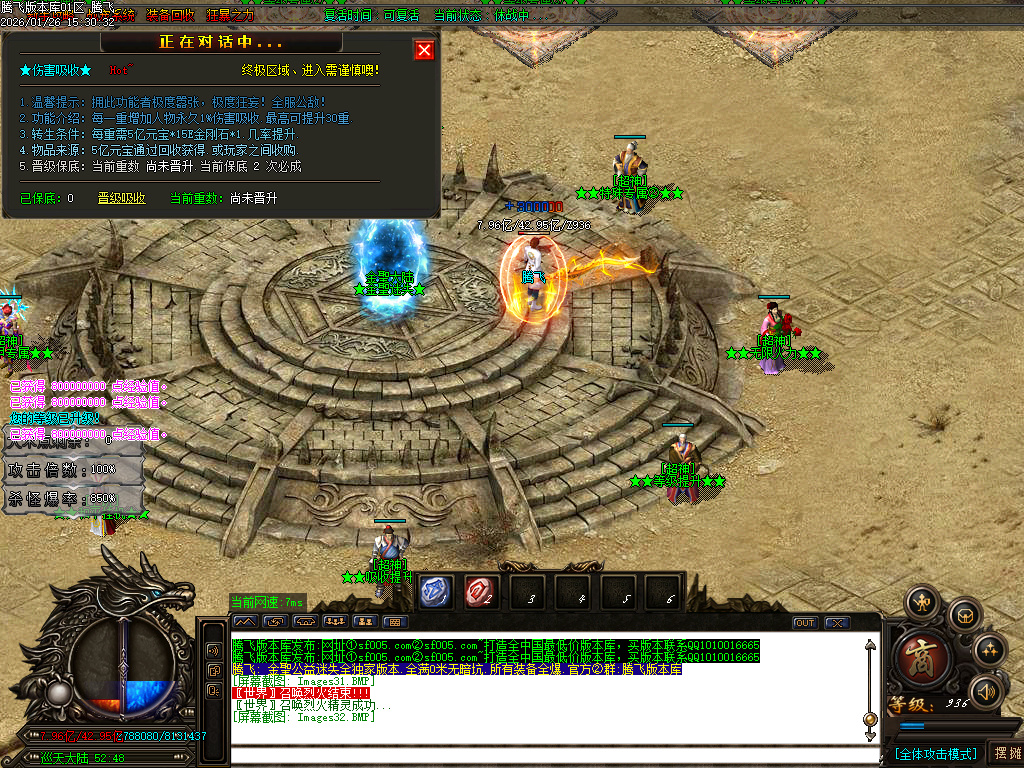The width and height of the screenshot is (1024, 768).
Task: Click the 晋级吸收 upgrade link
Action: pyautogui.click(x=121, y=198)
